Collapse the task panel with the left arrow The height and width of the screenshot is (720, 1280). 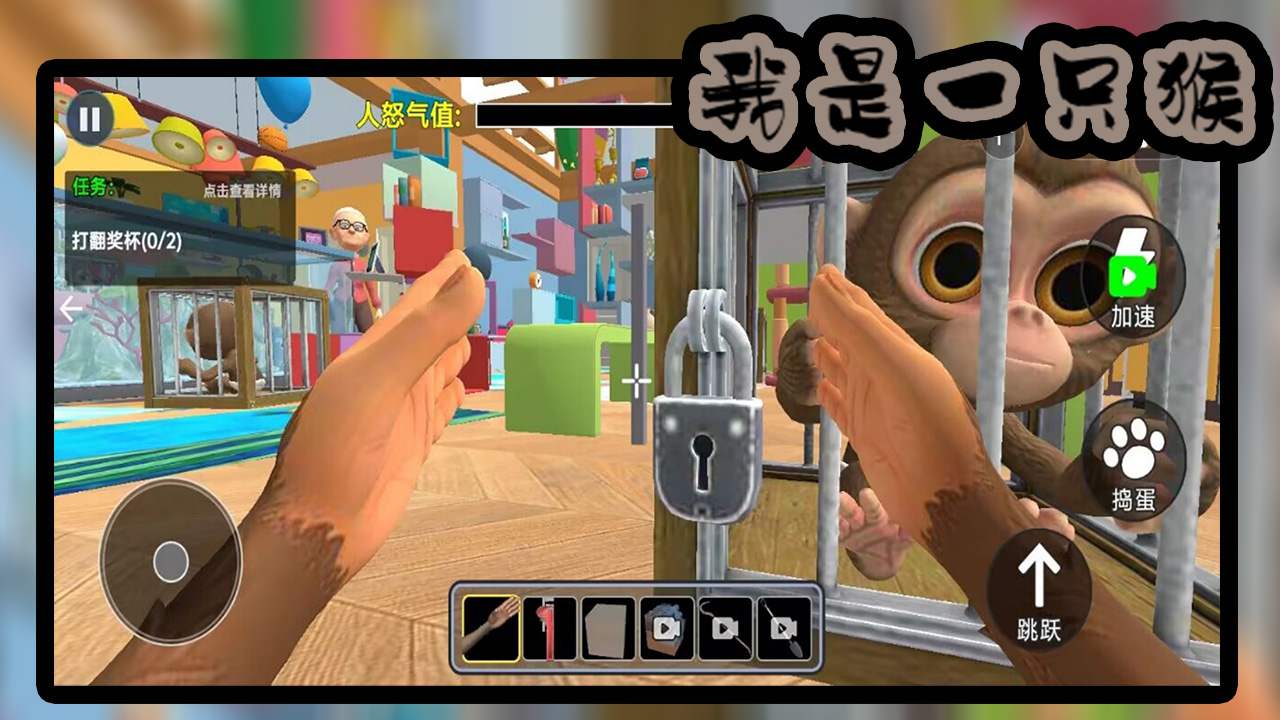point(71,309)
